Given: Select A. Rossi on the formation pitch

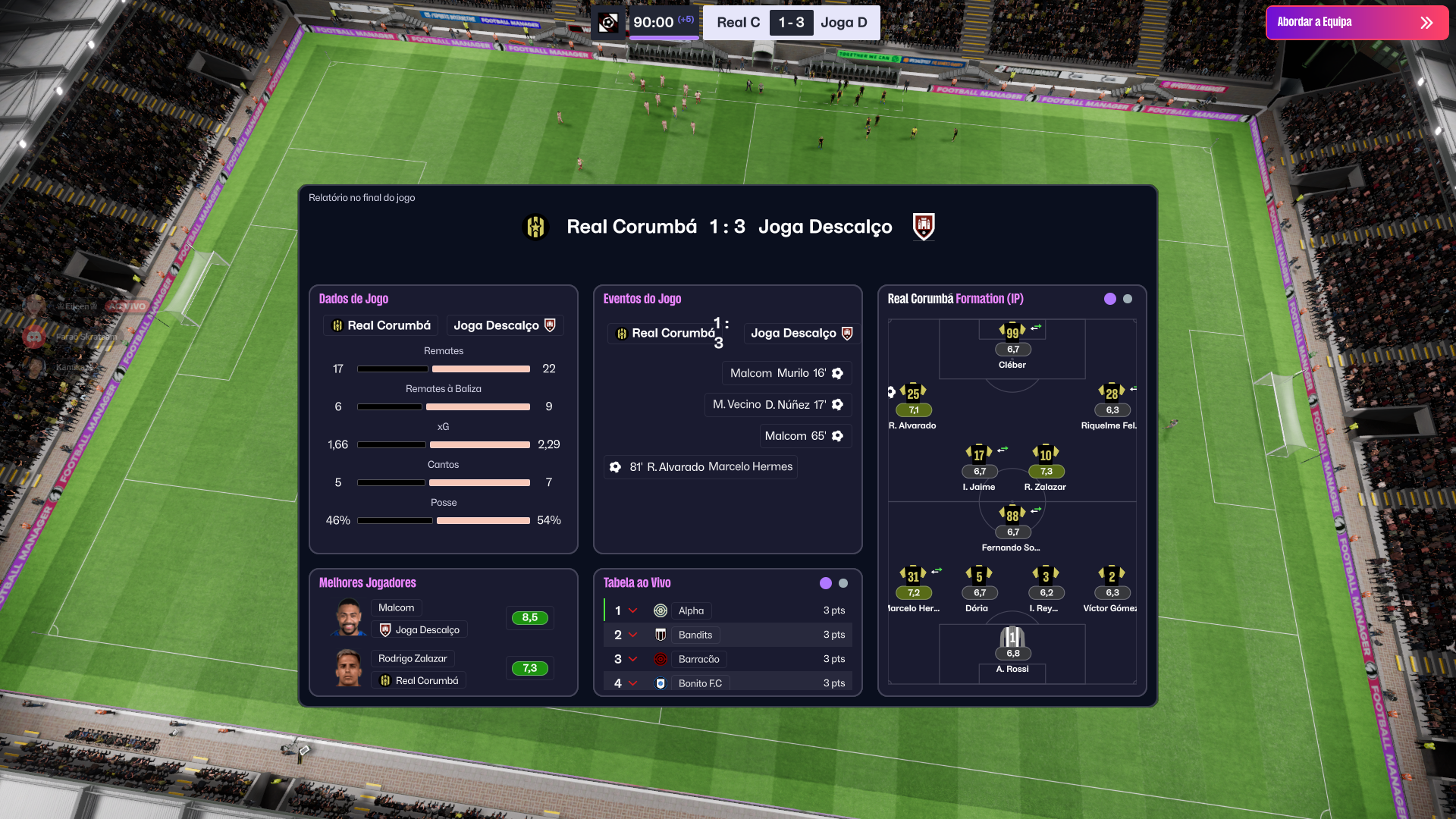Looking at the screenshot, I should click(x=1012, y=639).
